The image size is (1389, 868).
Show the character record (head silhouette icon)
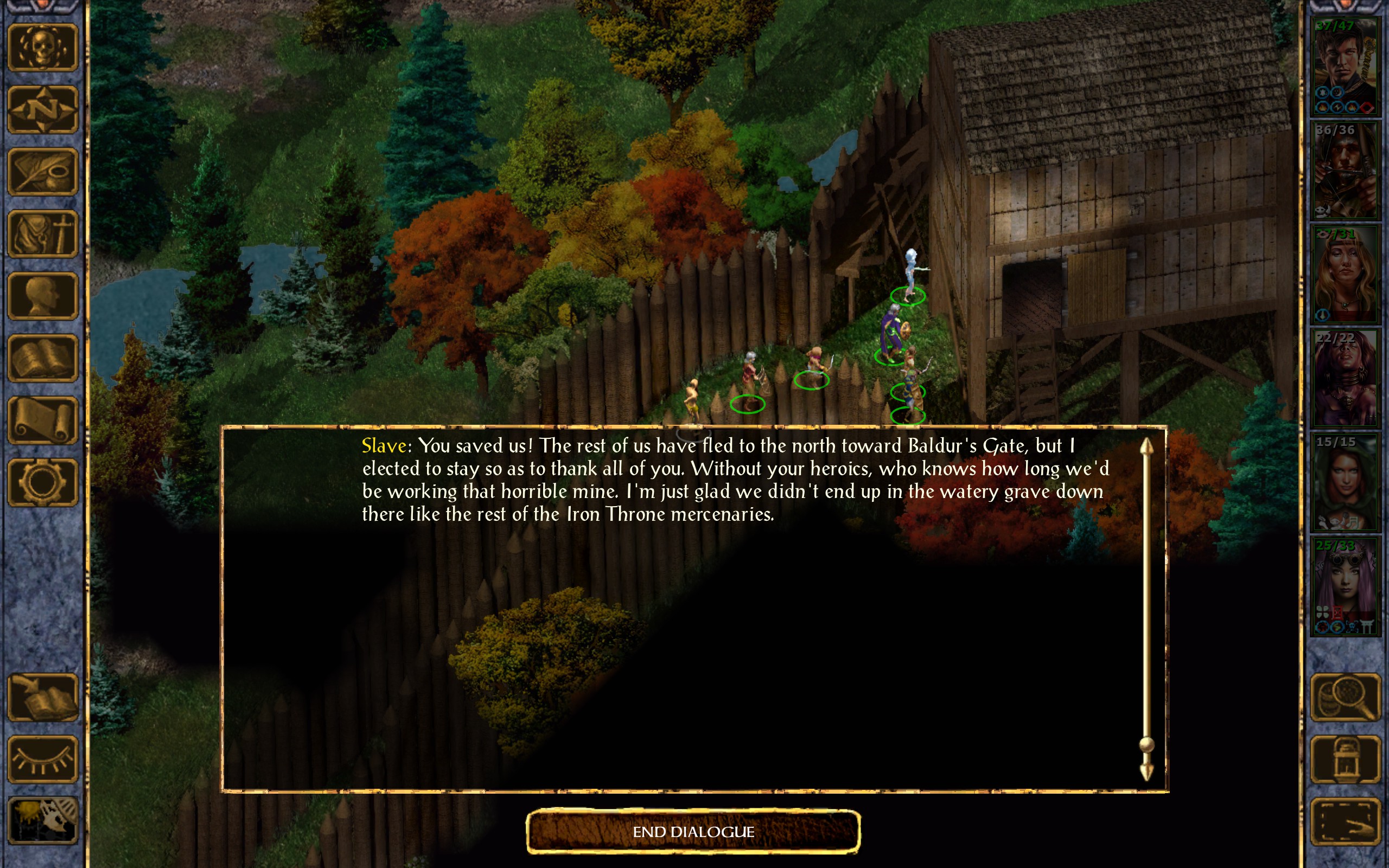pyautogui.click(x=42, y=296)
